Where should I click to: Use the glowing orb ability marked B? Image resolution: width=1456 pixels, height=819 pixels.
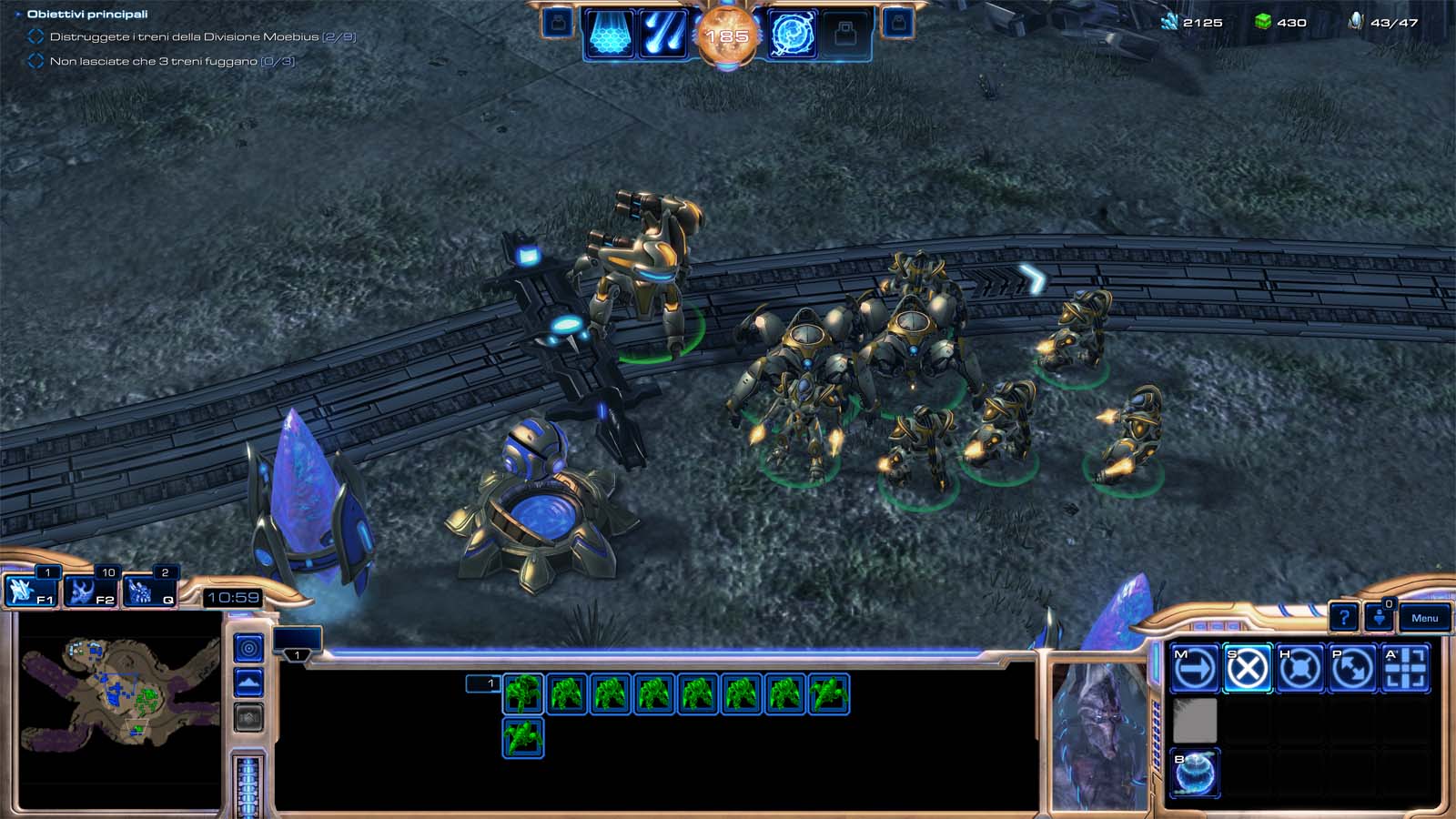pyautogui.click(x=1194, y=773)
